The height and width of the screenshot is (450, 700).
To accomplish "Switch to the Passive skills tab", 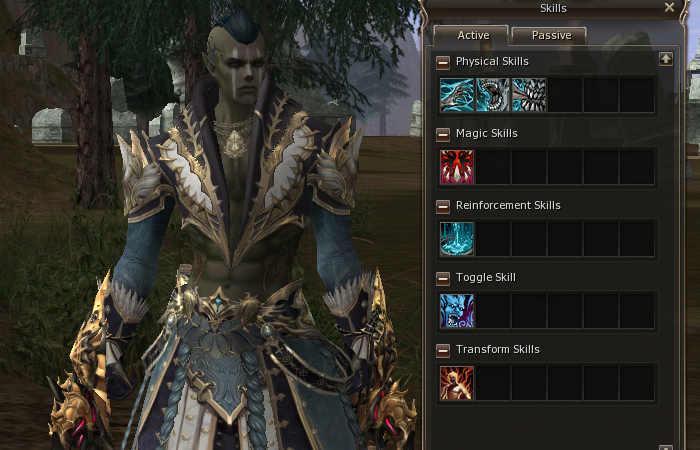I will click(549, 35).
